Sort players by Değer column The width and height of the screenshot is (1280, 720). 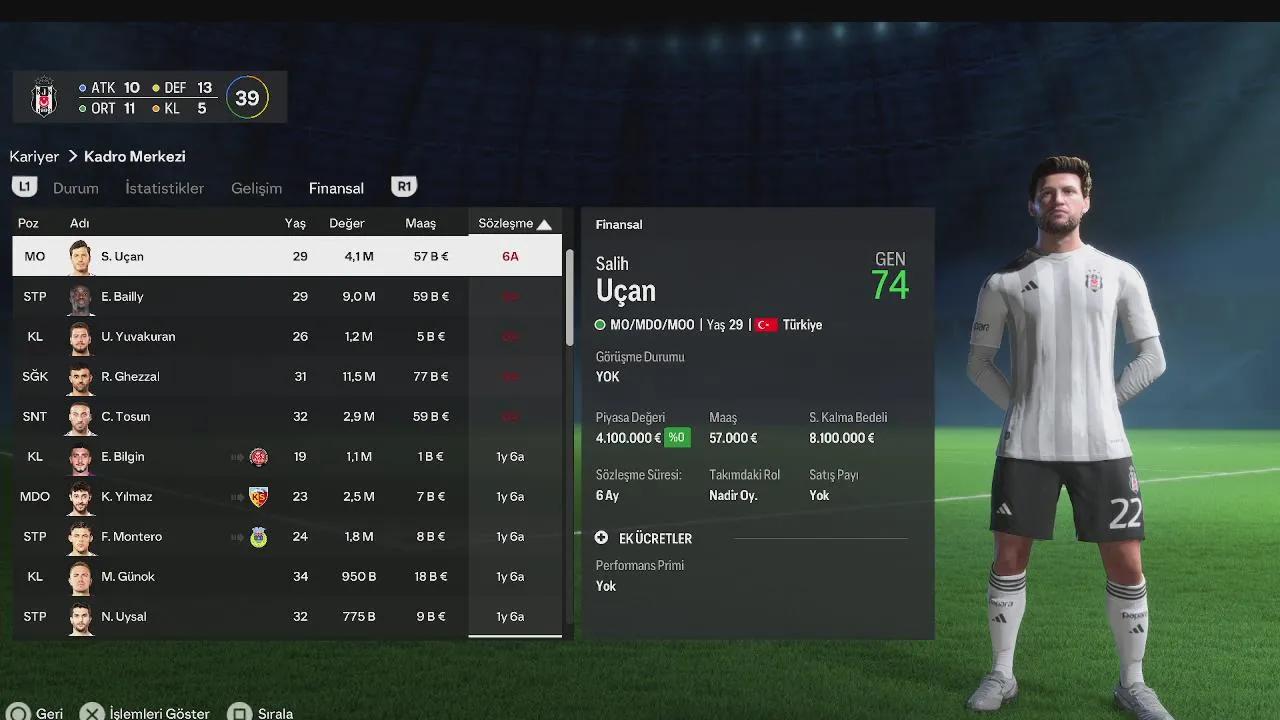(x=347, y=224)
